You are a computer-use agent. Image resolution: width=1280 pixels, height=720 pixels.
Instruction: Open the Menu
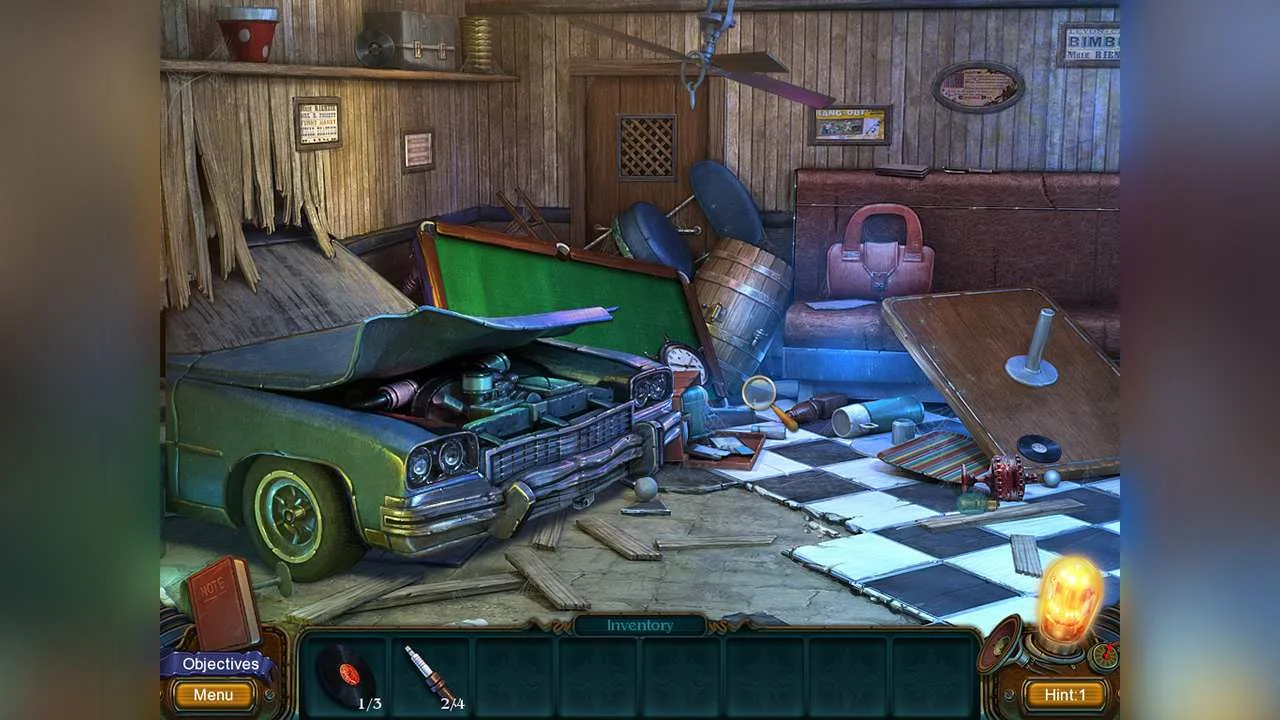click(x=212, y=695)
